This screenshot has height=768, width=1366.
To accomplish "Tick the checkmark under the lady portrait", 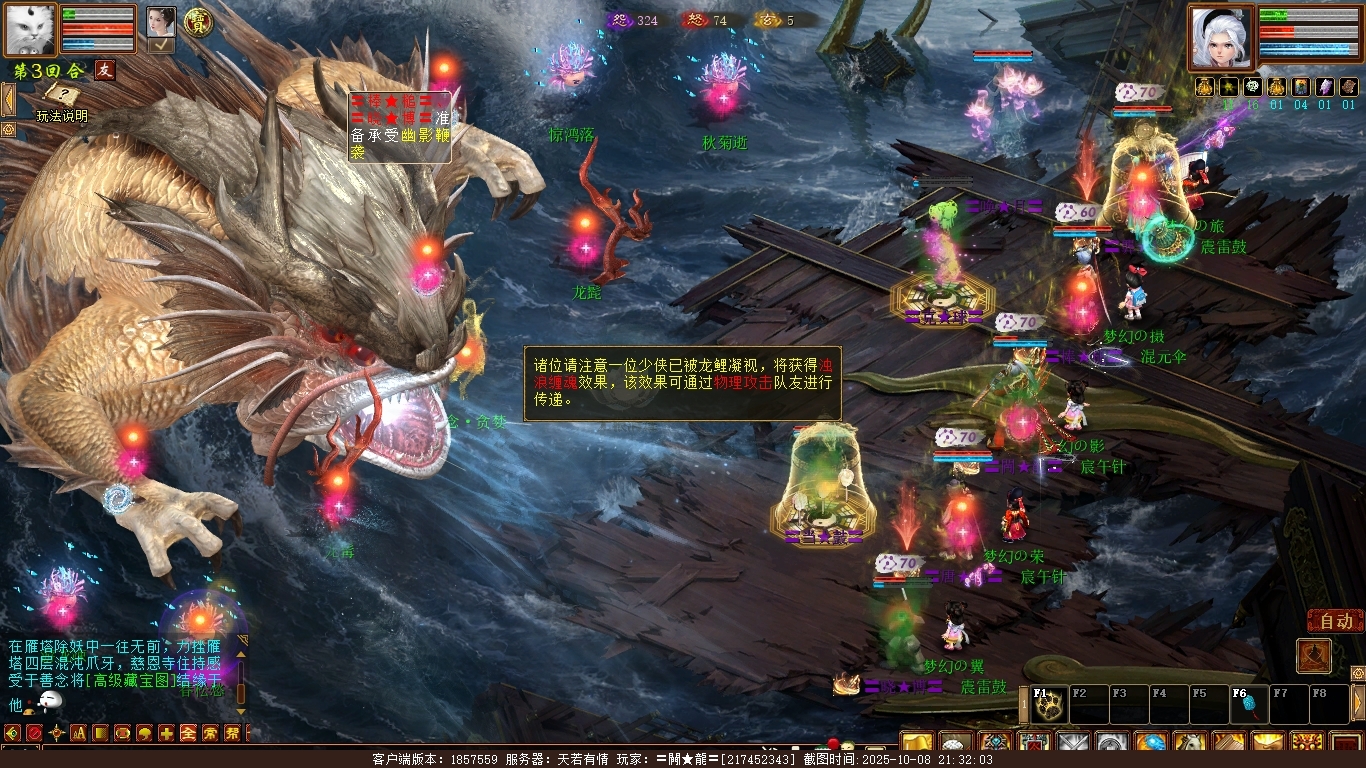I will point(161,45).
